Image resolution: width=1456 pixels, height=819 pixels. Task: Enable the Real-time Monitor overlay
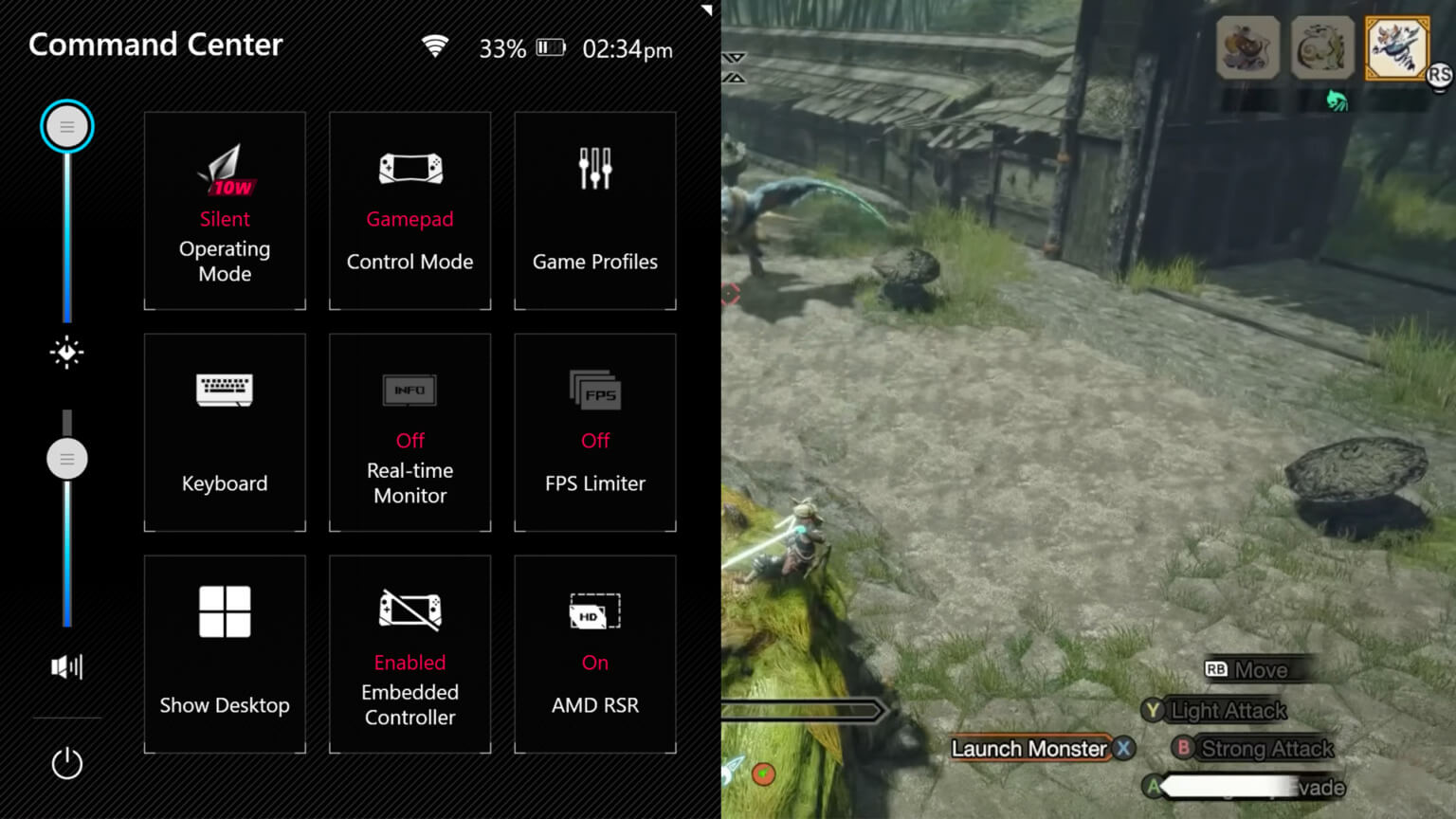409,431
